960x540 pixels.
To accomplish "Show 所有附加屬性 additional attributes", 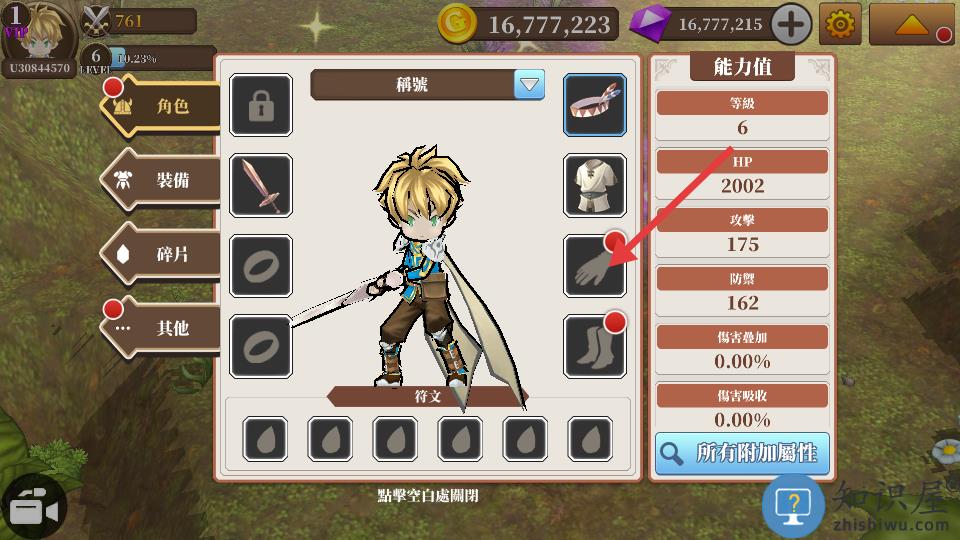I will 742,453.
